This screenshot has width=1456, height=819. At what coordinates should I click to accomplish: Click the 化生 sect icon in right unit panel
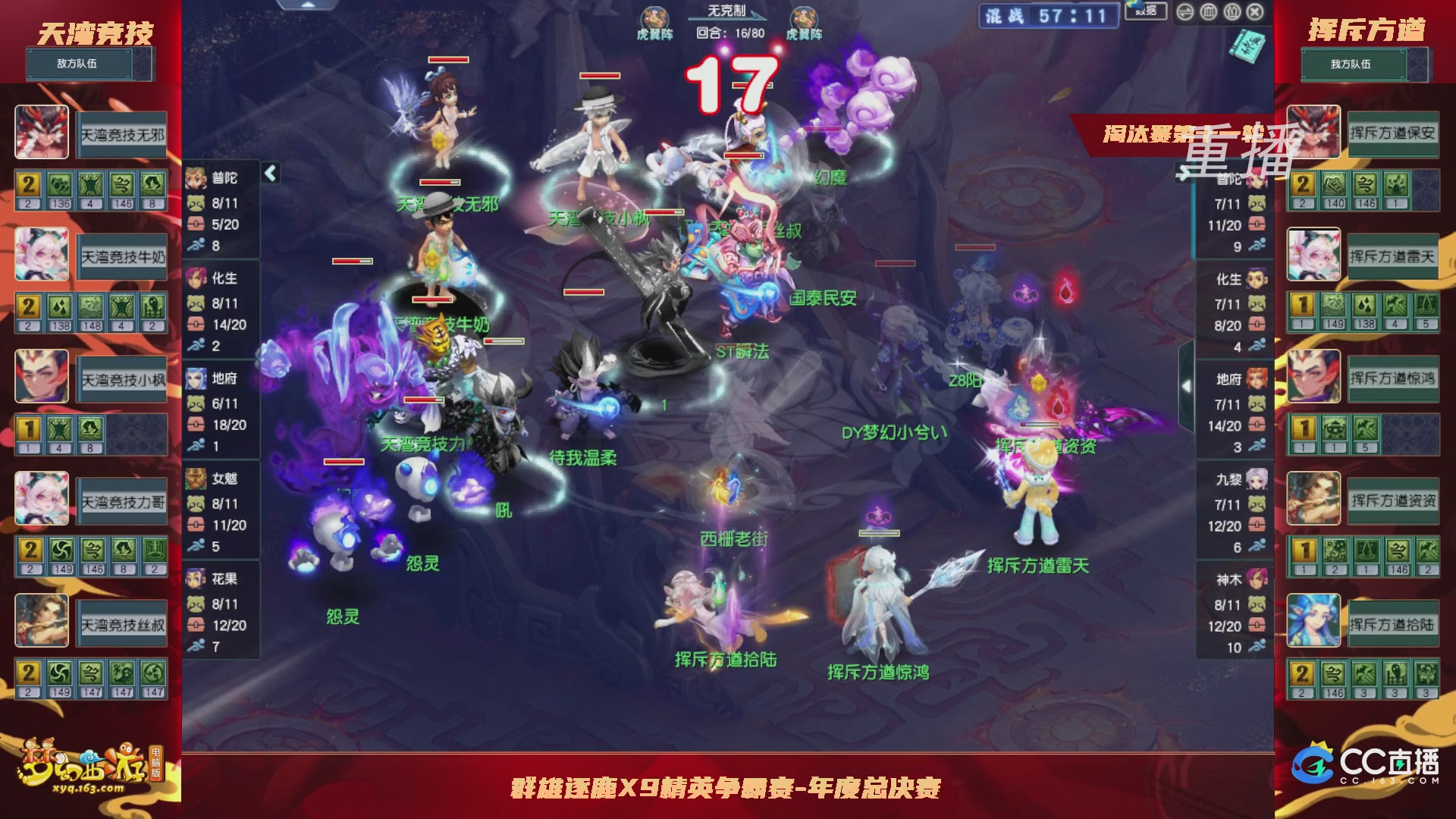pyautogui.click(x=1257, y=279)
